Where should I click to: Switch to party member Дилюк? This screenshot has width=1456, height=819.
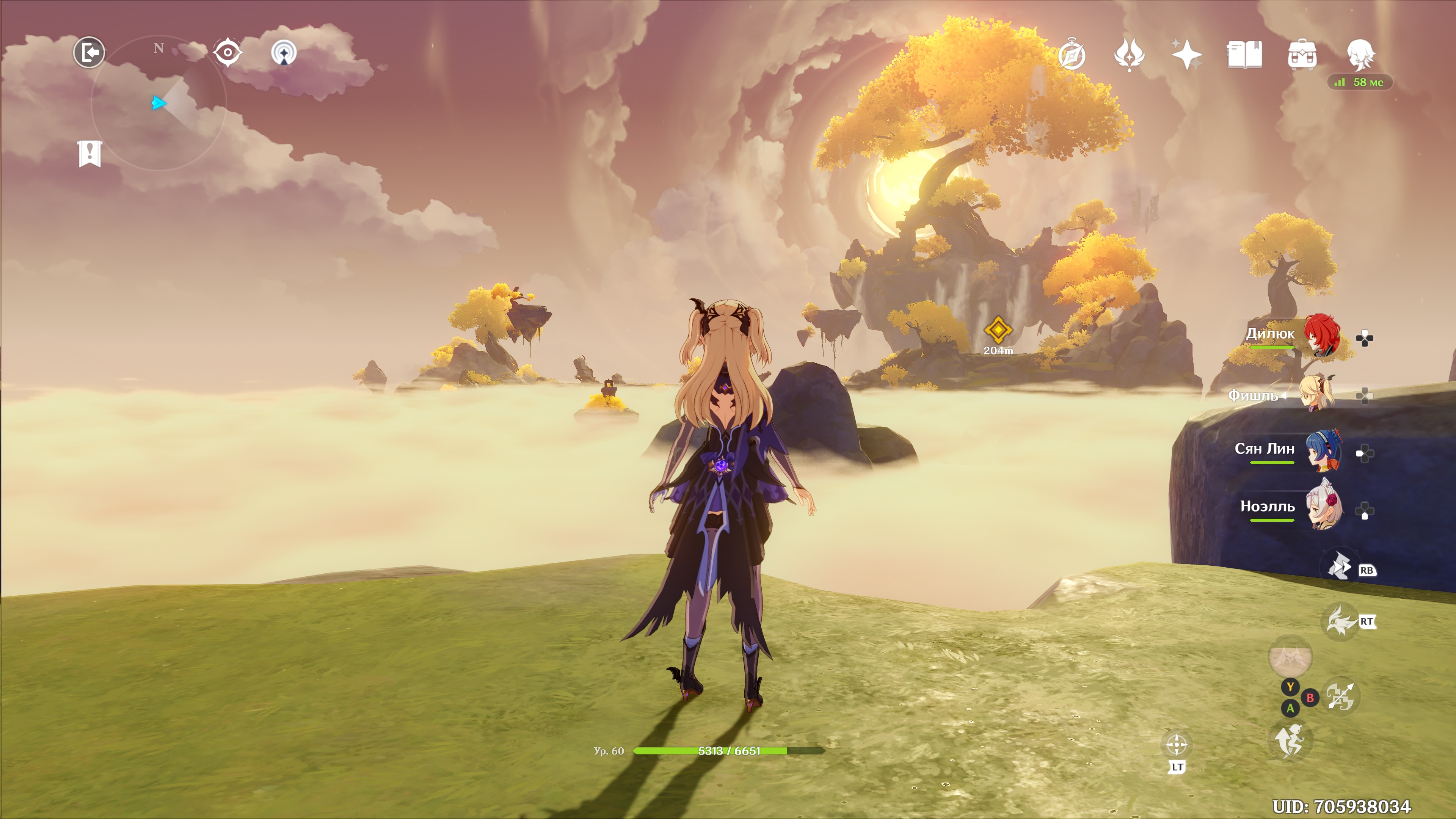[1321, 335]
